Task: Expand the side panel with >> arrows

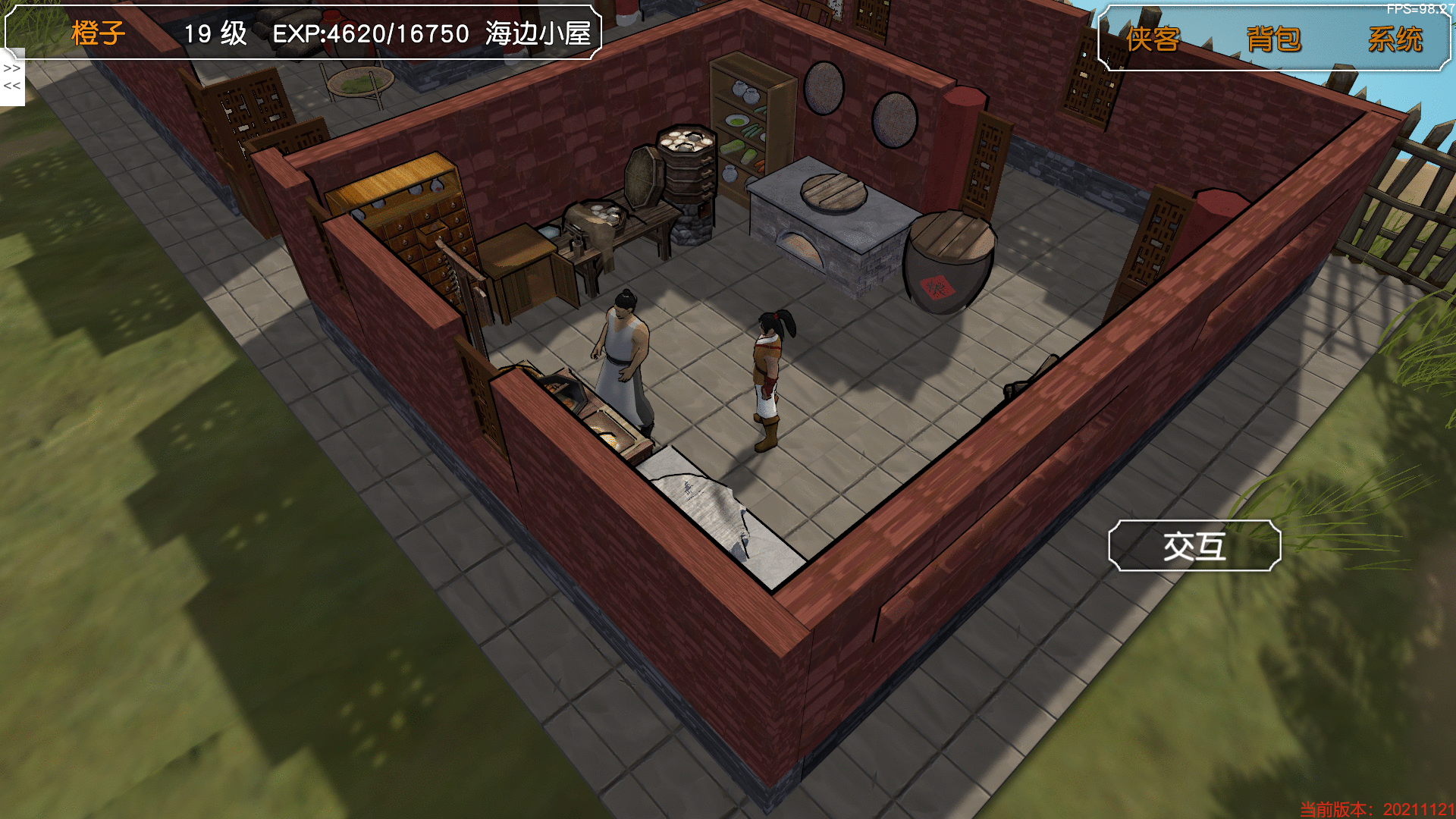Action: (12, 68)
